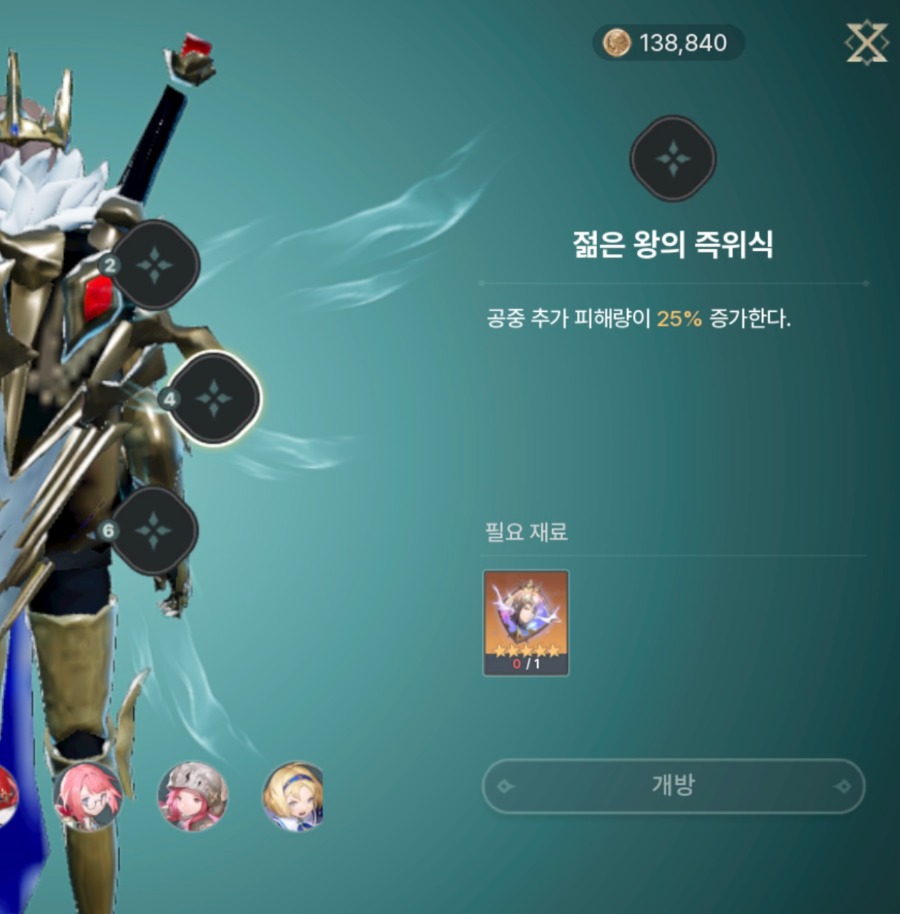Viewport: 900px width, 914px height.
Task: Open the five-star required material card
Action: tap(526, 623)
